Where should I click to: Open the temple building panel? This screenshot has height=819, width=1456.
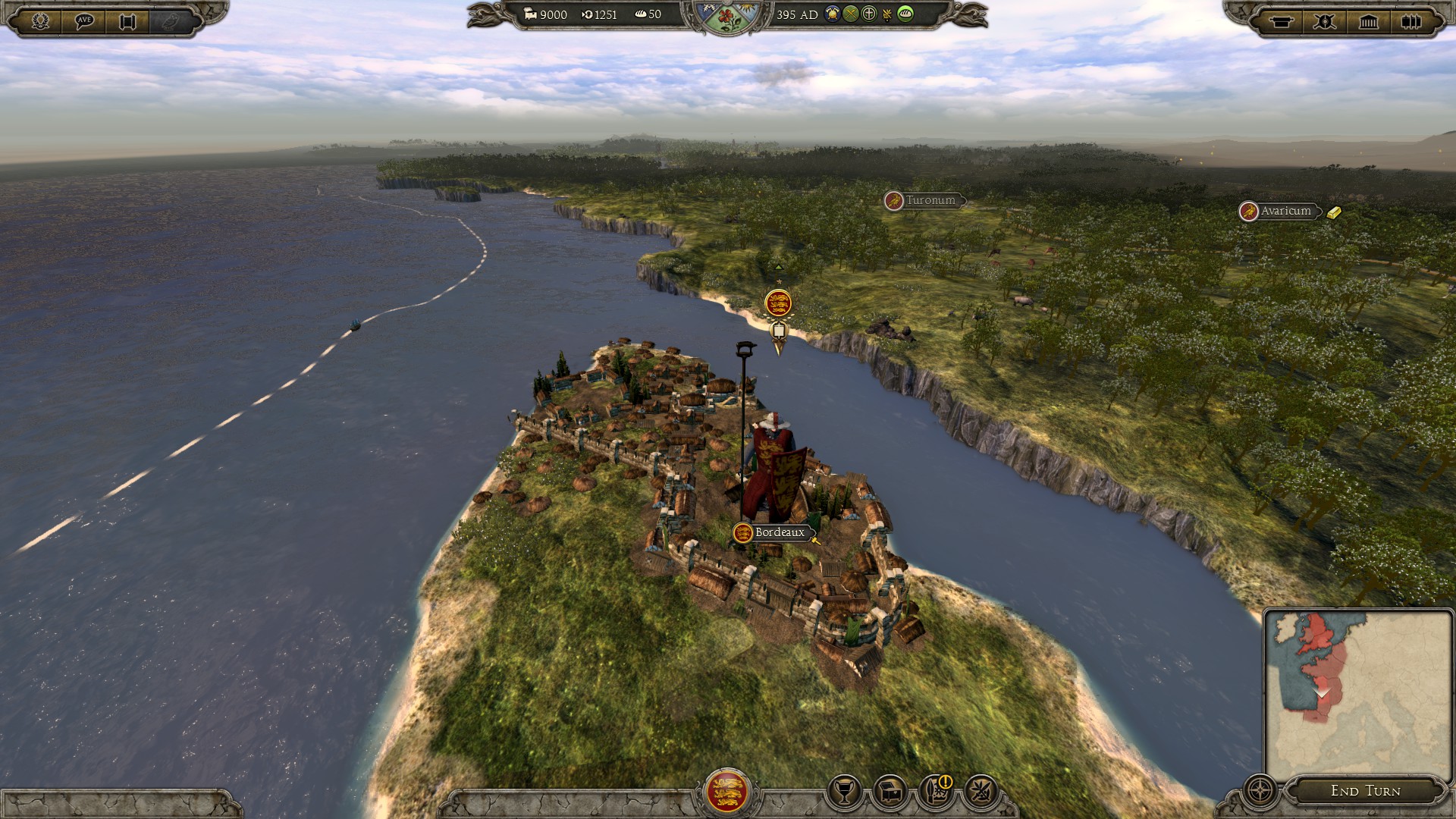click(x=1368, y=21)
